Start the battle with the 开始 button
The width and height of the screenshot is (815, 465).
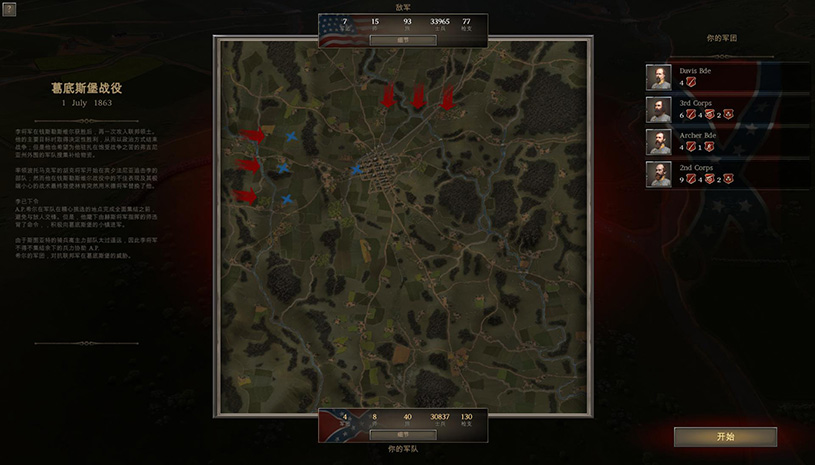725,437
